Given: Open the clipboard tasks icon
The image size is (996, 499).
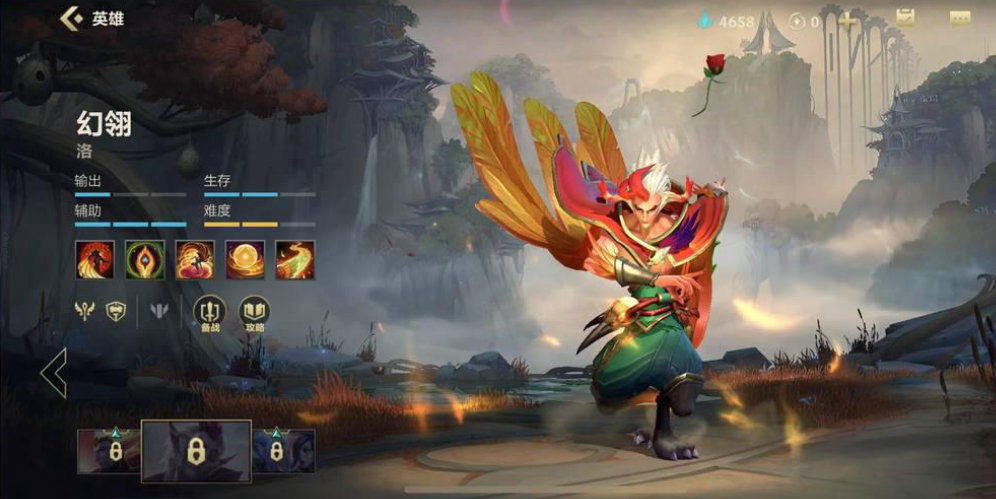Looking at the screenshot, I should tap(906, 18).
